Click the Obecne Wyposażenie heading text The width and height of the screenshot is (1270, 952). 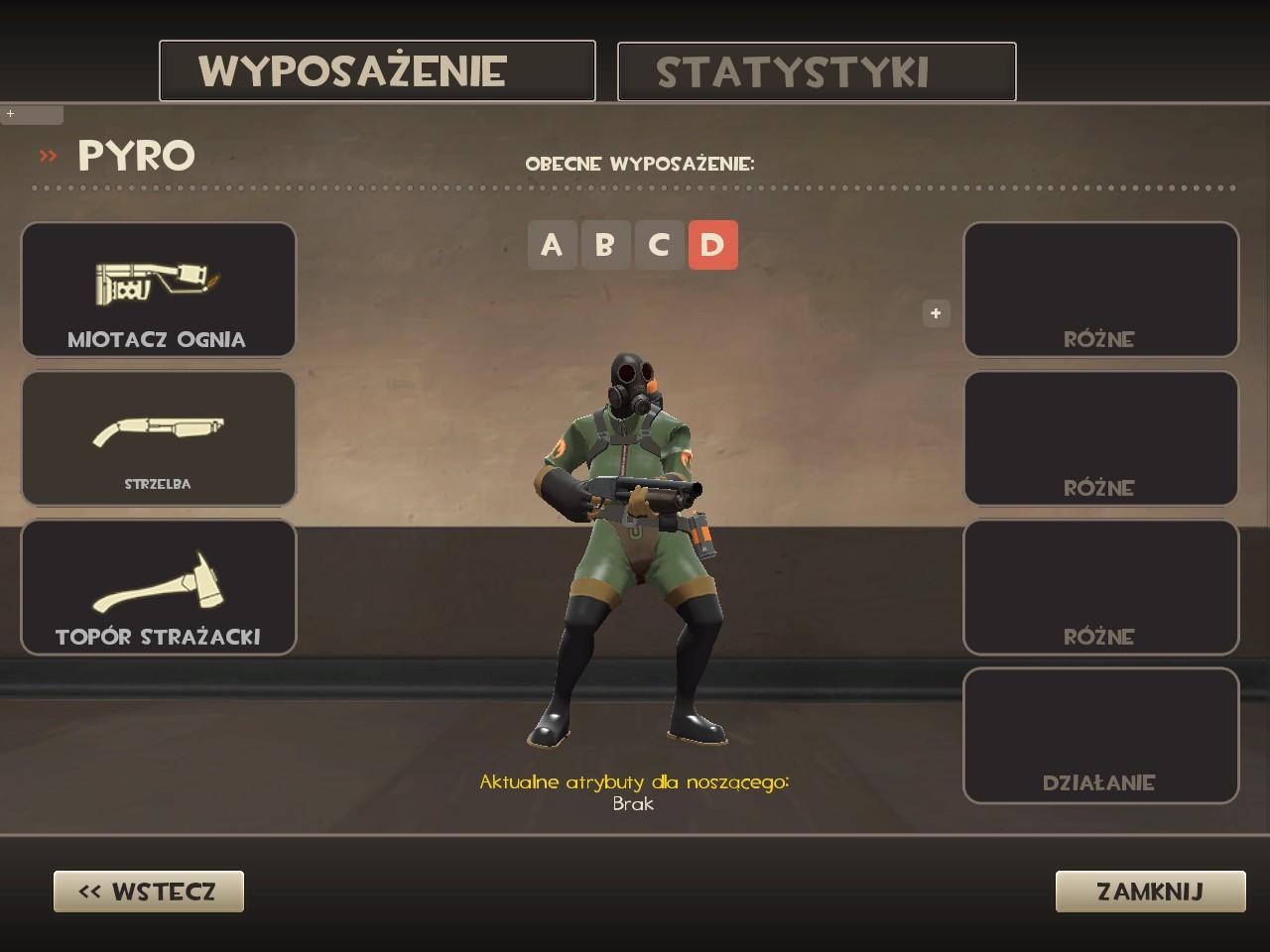(x=641, y=164)
